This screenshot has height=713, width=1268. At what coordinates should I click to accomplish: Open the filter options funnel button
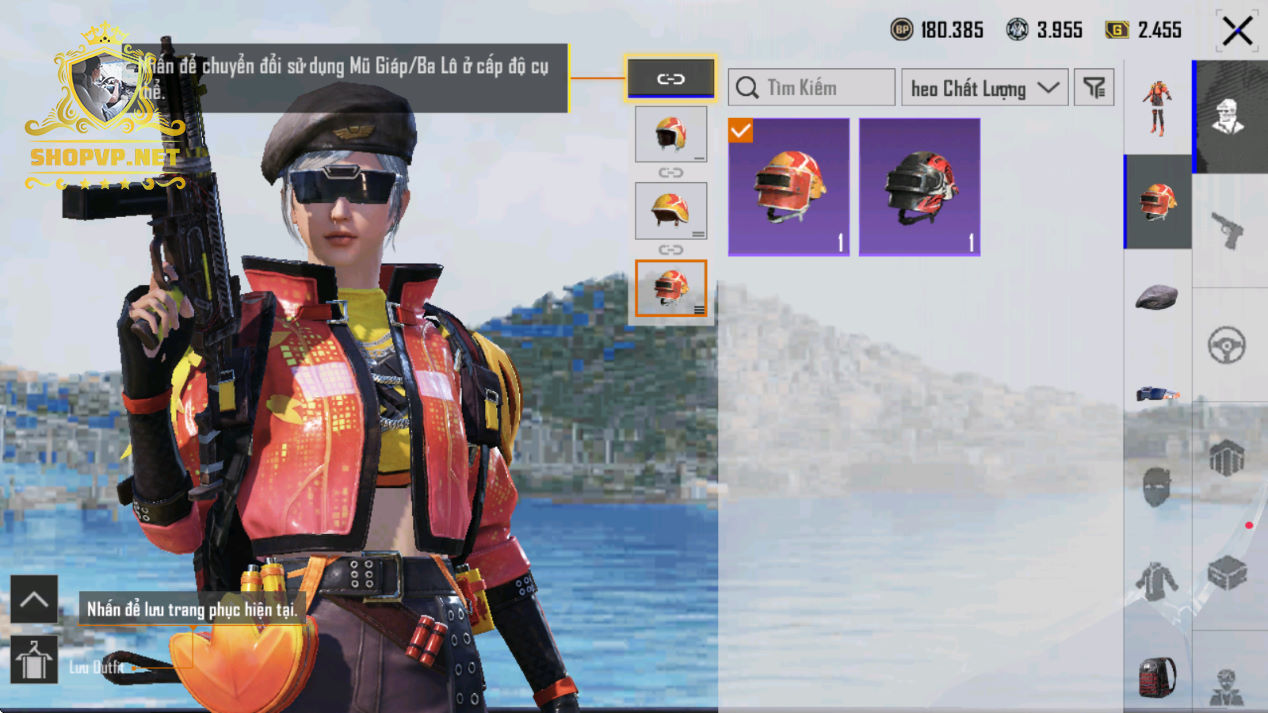click(x=1094, y=88)
